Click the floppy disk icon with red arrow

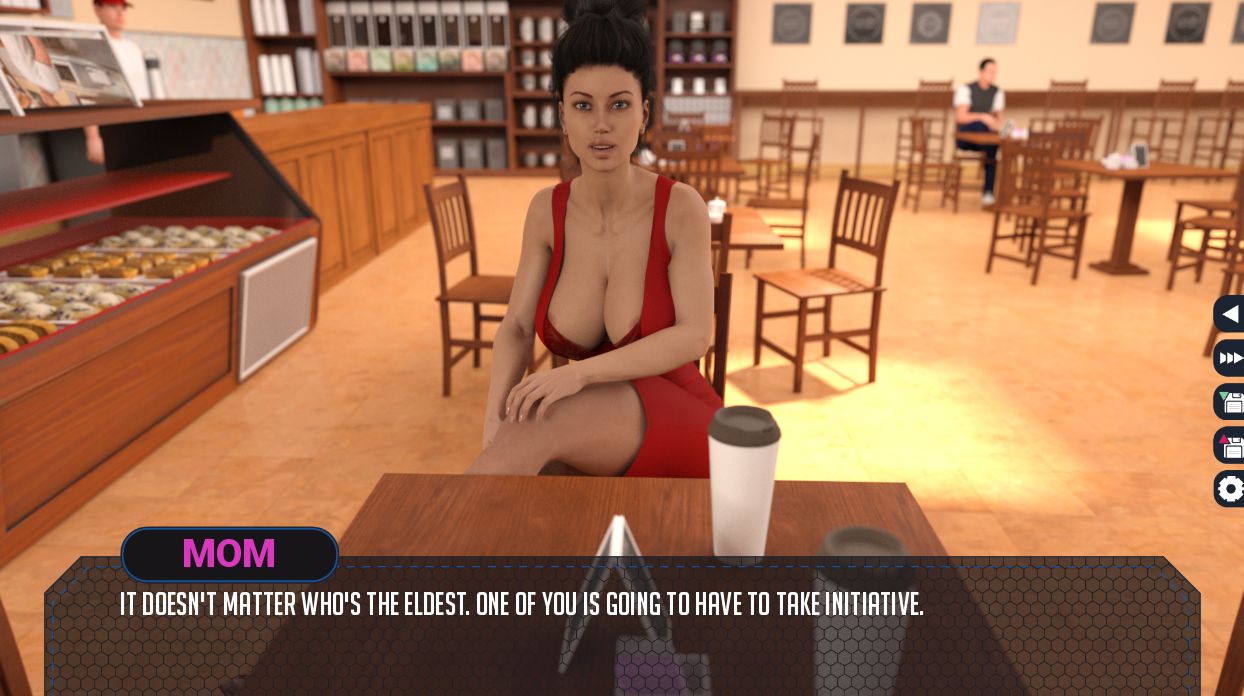pyautogui.click(x=1230, y=445)
